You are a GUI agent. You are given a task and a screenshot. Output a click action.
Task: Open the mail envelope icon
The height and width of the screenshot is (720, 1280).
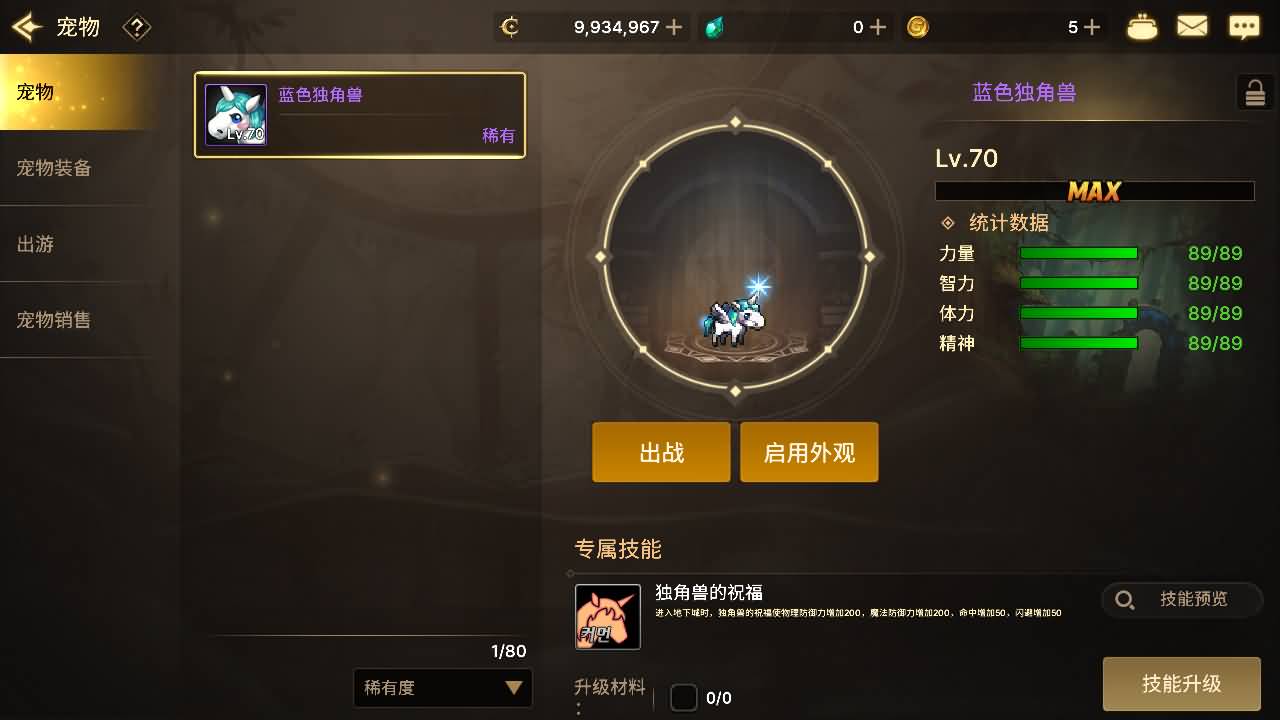coord(1192,27)
